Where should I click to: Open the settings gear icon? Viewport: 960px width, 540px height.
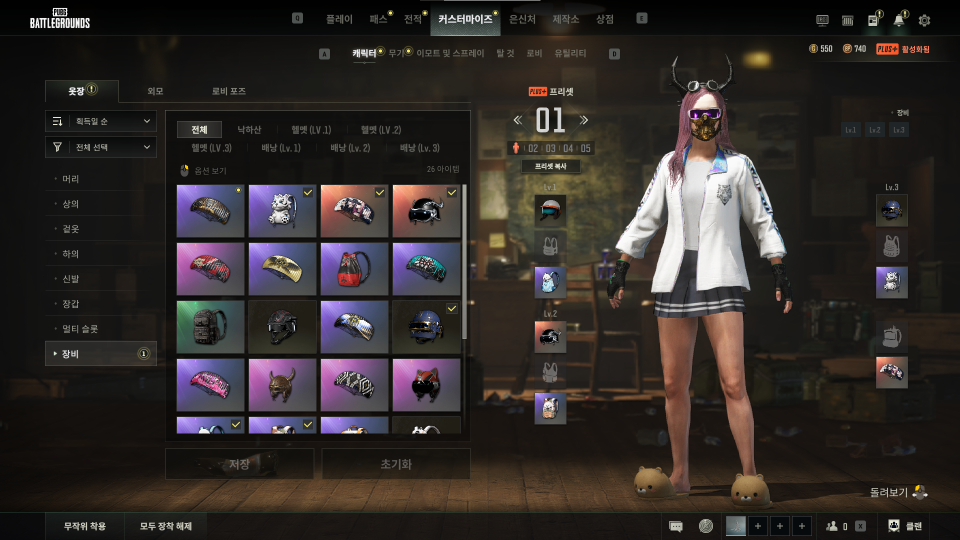click(924, 20)
